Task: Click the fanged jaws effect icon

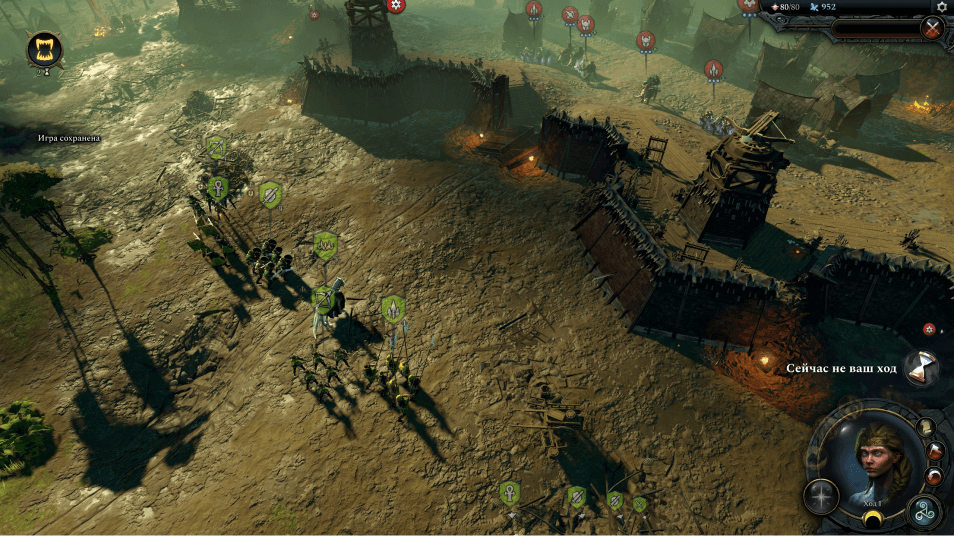Action: (x=45, y=49)
